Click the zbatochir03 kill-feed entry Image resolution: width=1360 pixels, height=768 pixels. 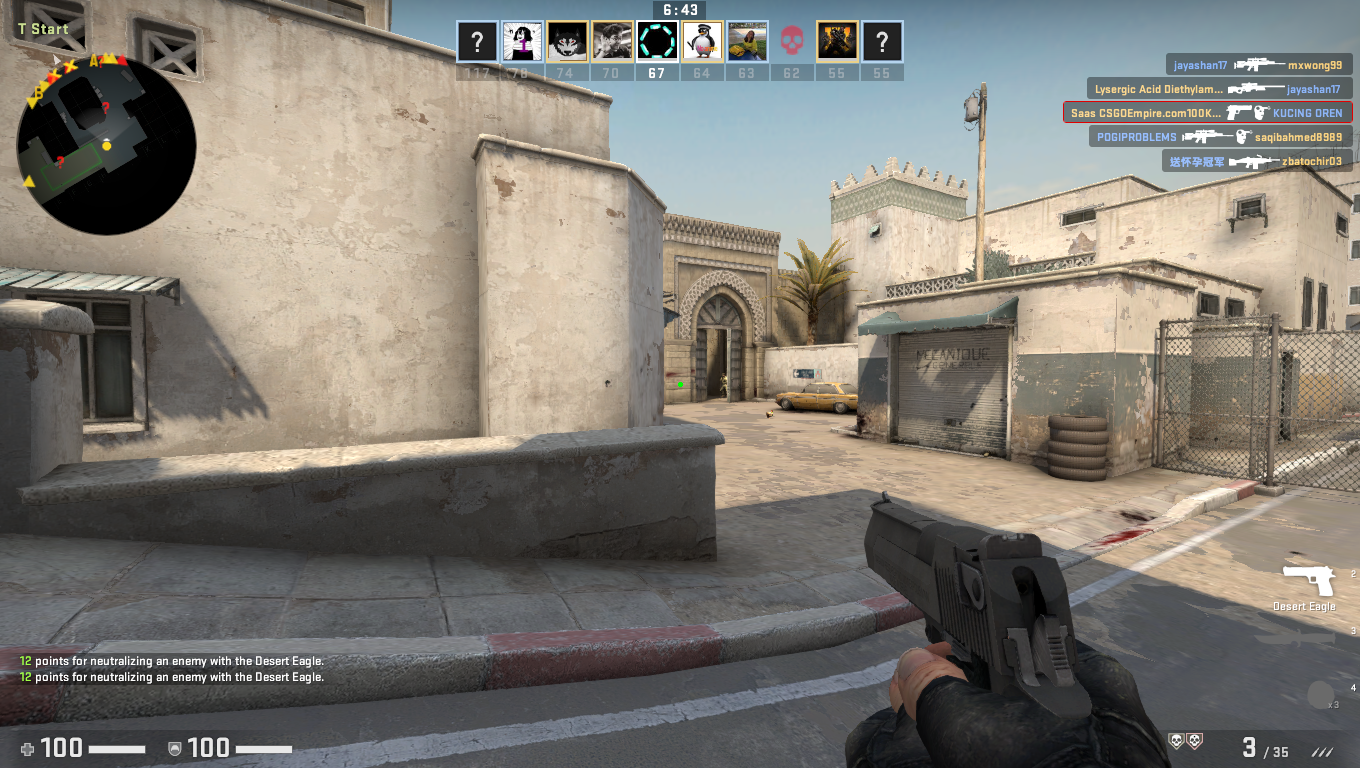[1257, 161]
